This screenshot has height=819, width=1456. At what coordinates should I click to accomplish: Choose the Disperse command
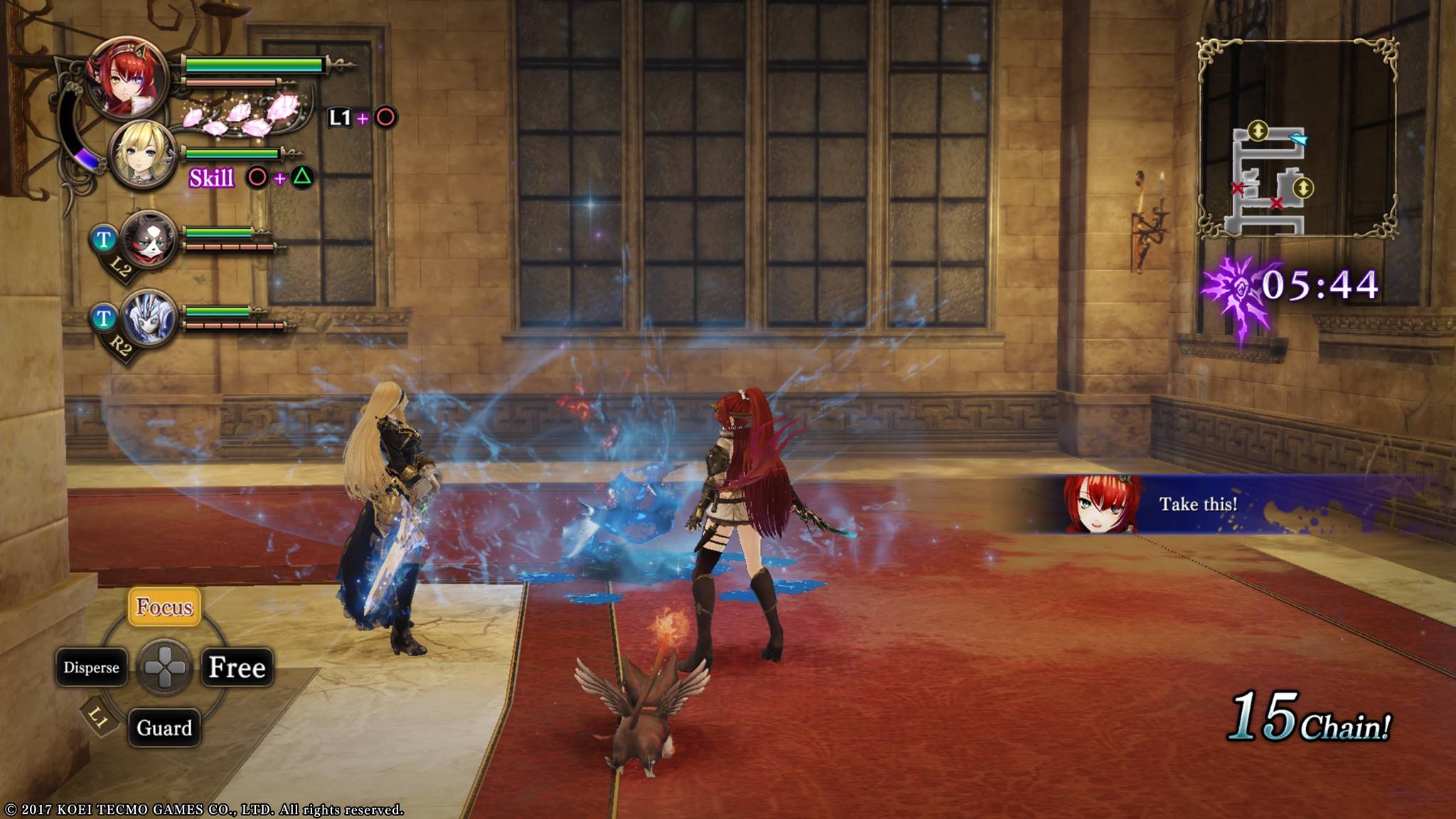pos(91,668)
